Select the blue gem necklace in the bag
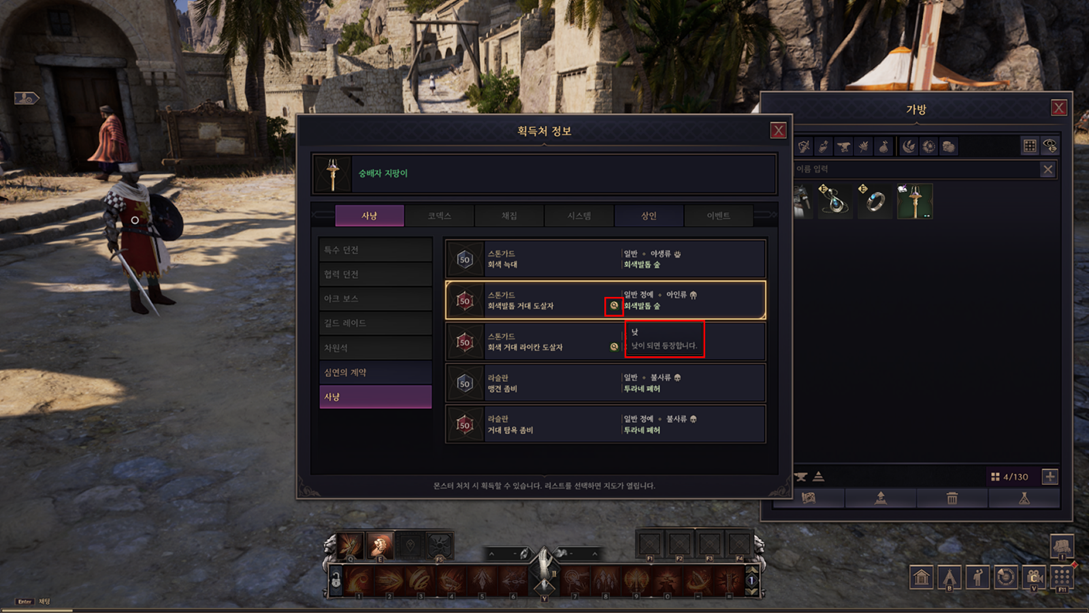Viewport: 1089px width, 613px height. [x=836, y=201]
